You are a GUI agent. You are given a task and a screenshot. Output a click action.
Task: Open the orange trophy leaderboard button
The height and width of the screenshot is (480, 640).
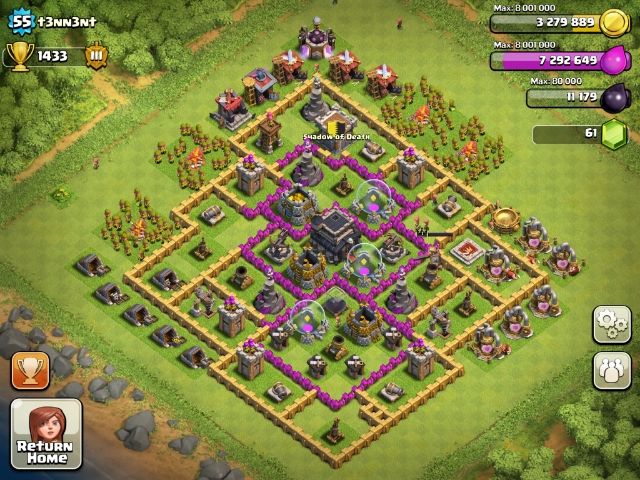tap(31, 371)
